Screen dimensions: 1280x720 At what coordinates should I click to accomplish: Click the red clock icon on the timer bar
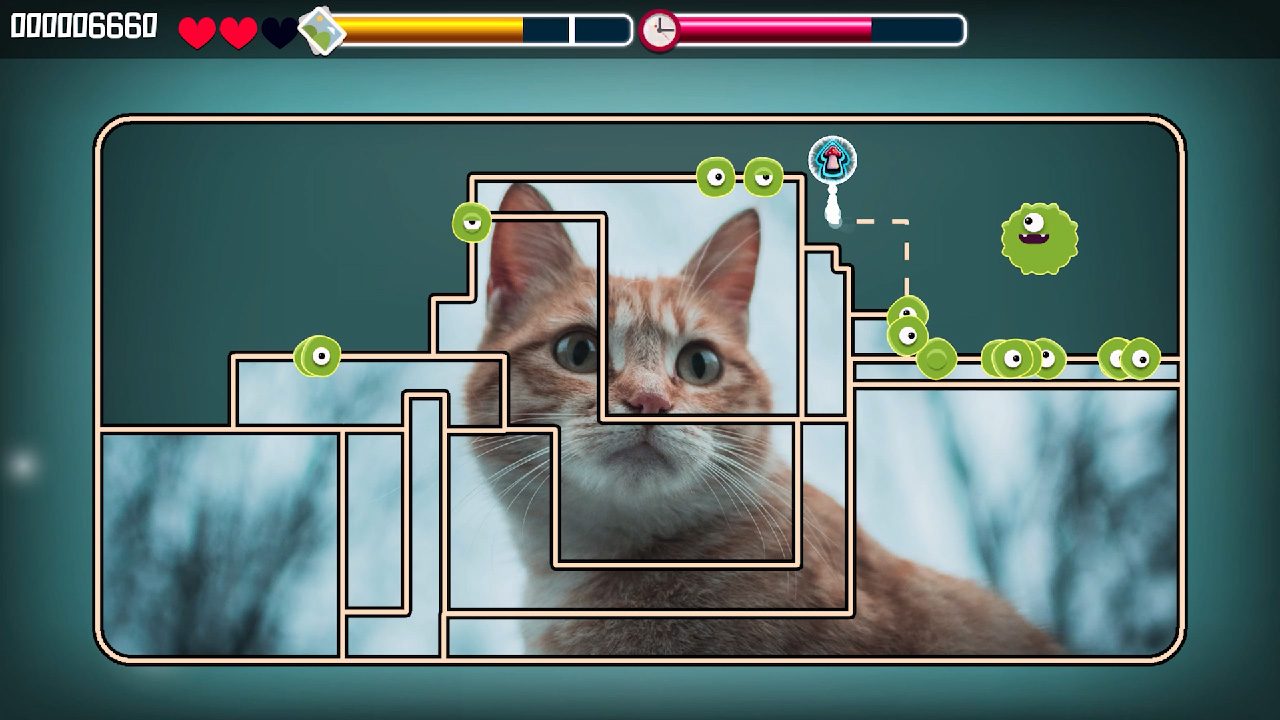click(659, 29)
